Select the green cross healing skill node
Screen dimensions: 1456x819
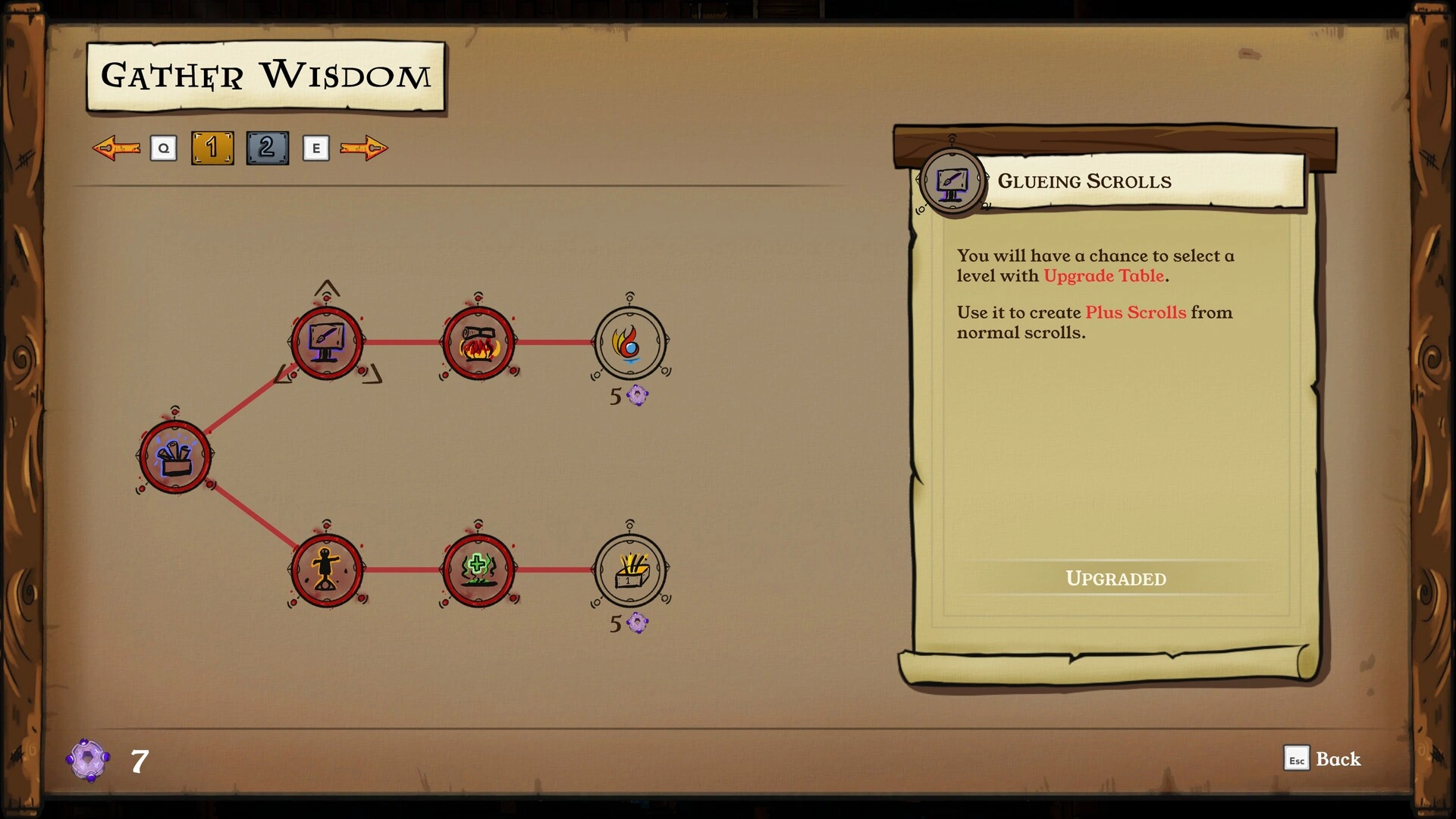pos(479,570)
